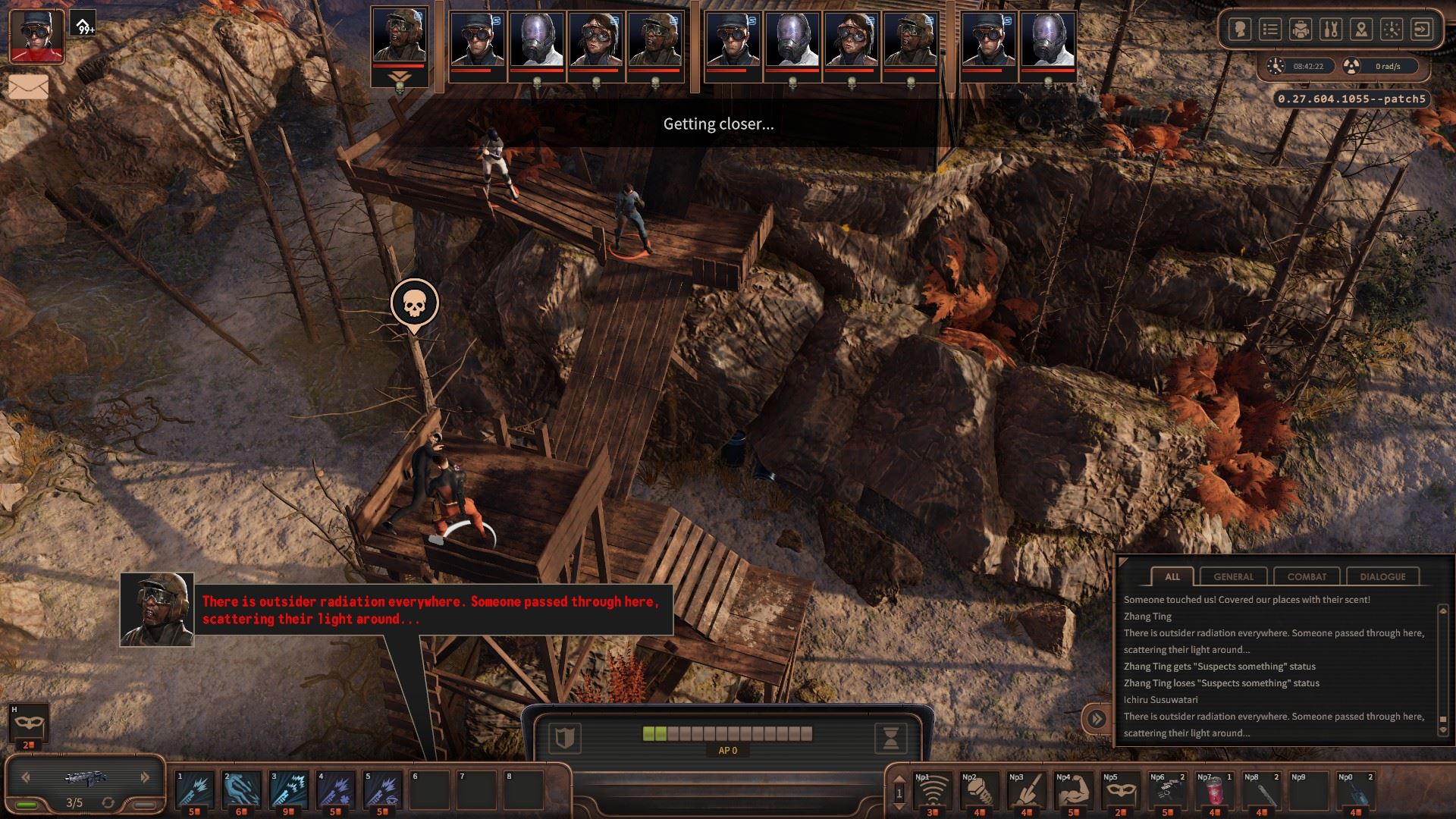Viewport: 1456px width, 819px height.
Task: Switch to the next weapon arrow
Action: pyautogui.click(x=145, y=777)
